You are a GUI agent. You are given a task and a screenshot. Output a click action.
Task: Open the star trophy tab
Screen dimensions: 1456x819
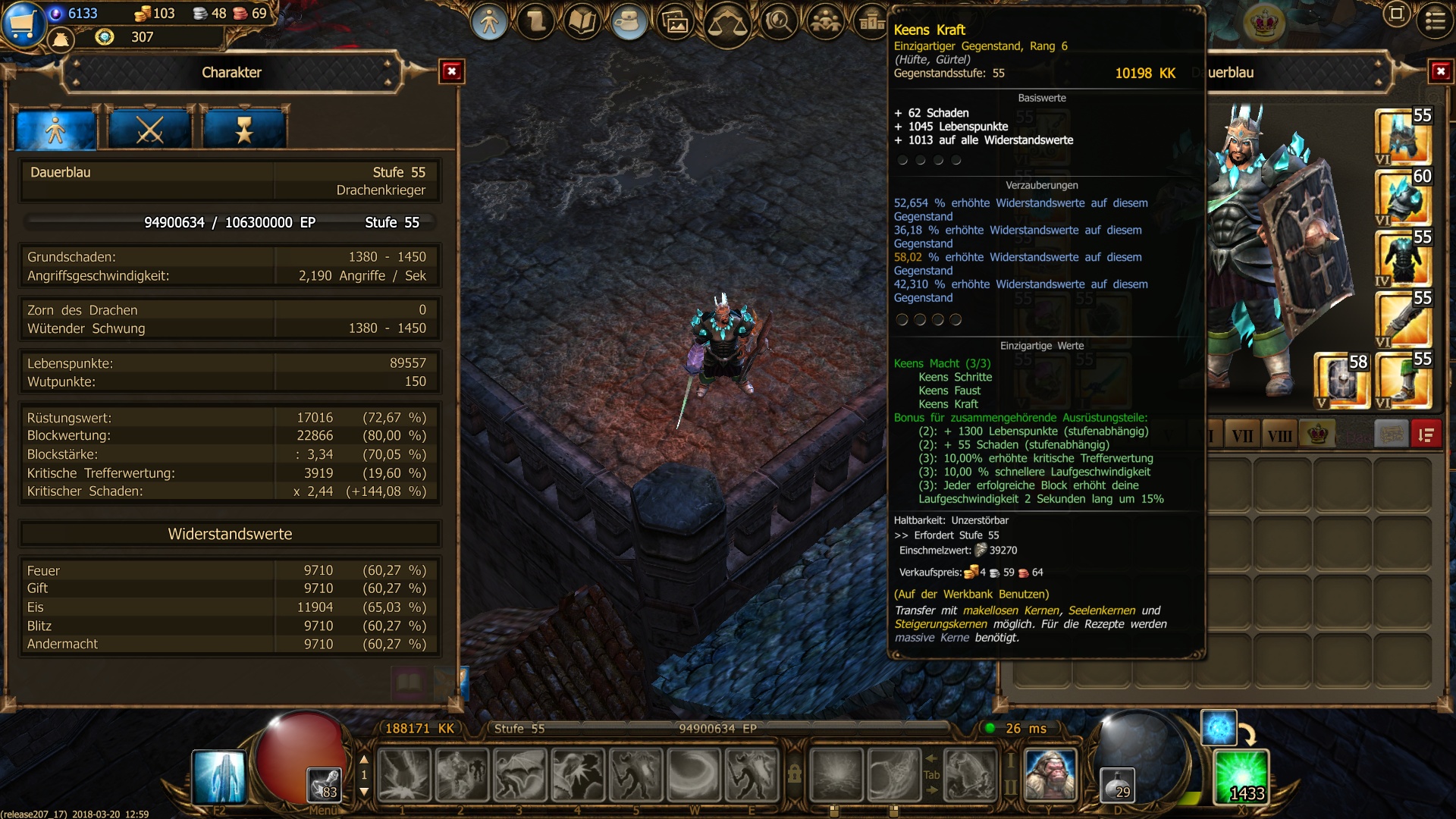pyautogui.click(x=243, y=129)
